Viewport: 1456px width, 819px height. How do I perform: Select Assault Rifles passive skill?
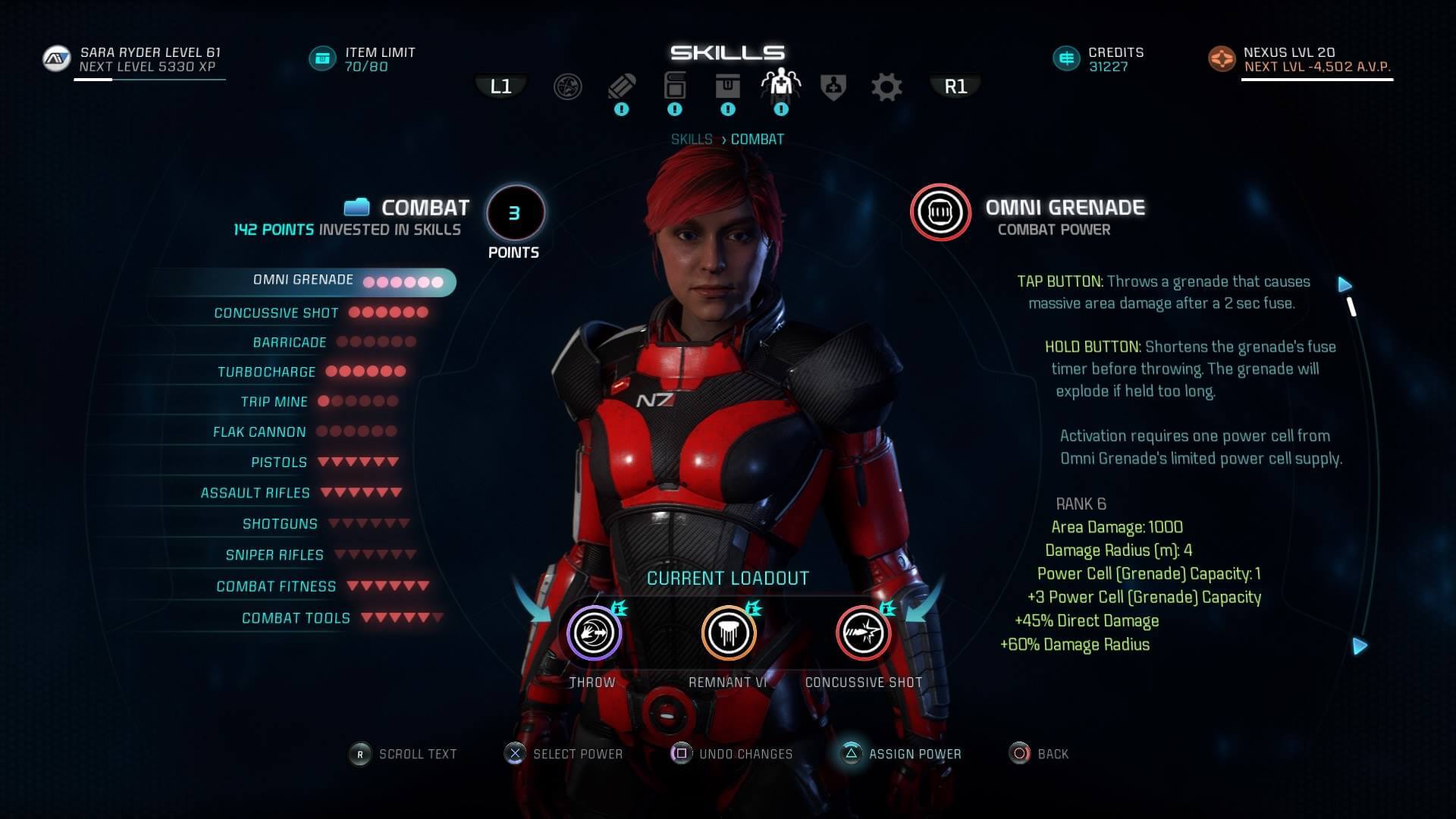(256, 494)
